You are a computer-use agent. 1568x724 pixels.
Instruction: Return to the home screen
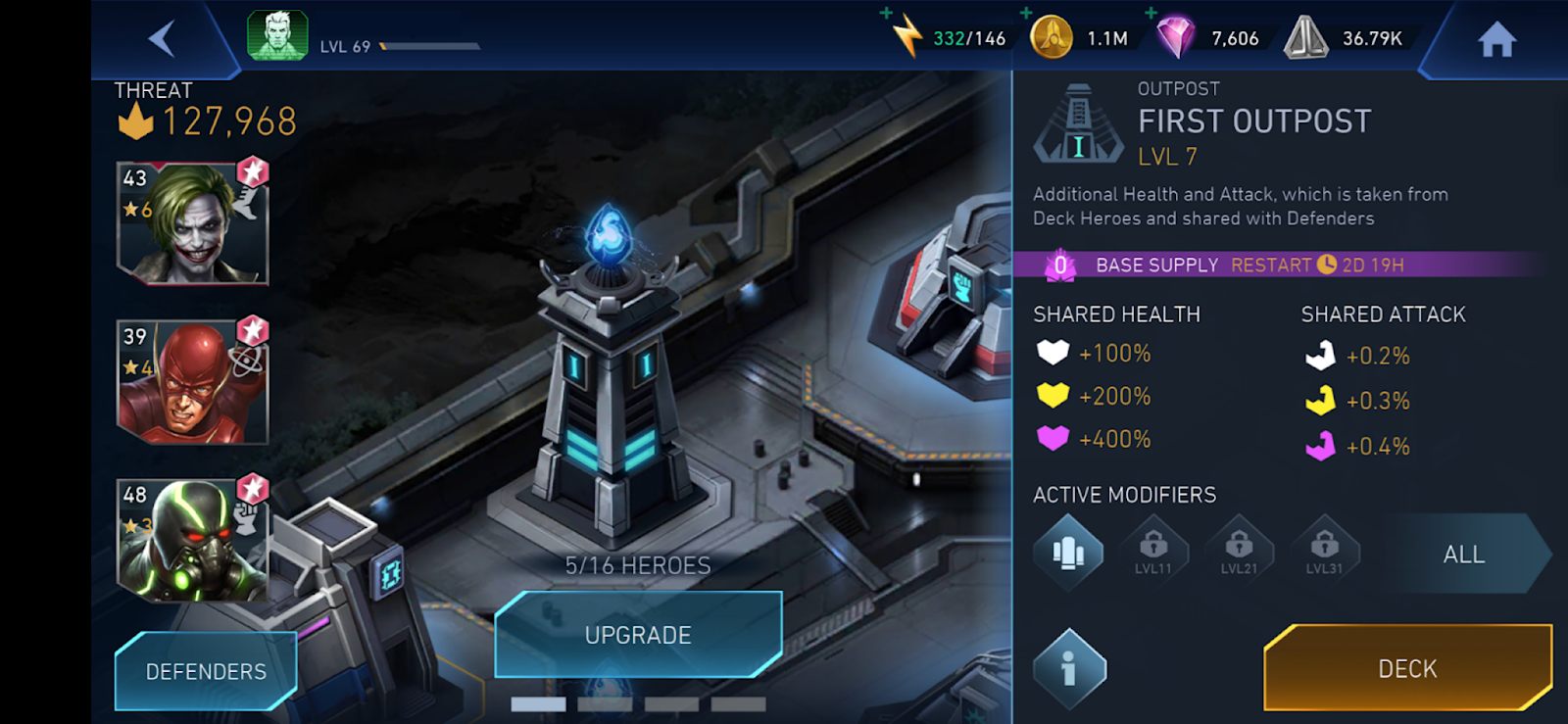1496,40
